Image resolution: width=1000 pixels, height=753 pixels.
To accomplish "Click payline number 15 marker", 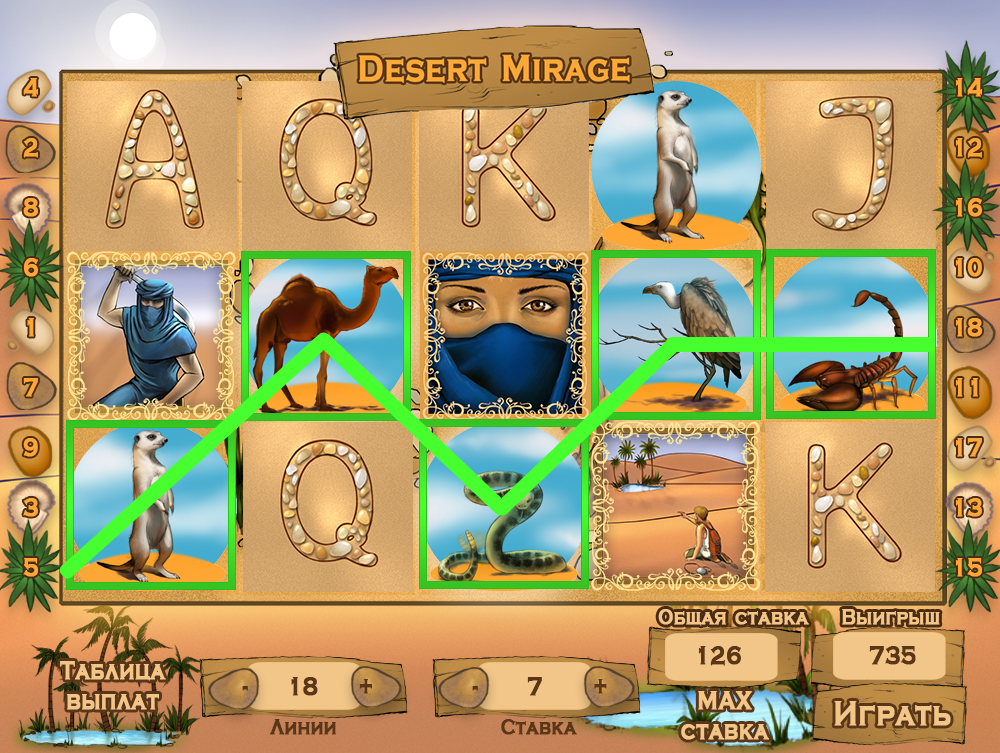I will (968, 566).
